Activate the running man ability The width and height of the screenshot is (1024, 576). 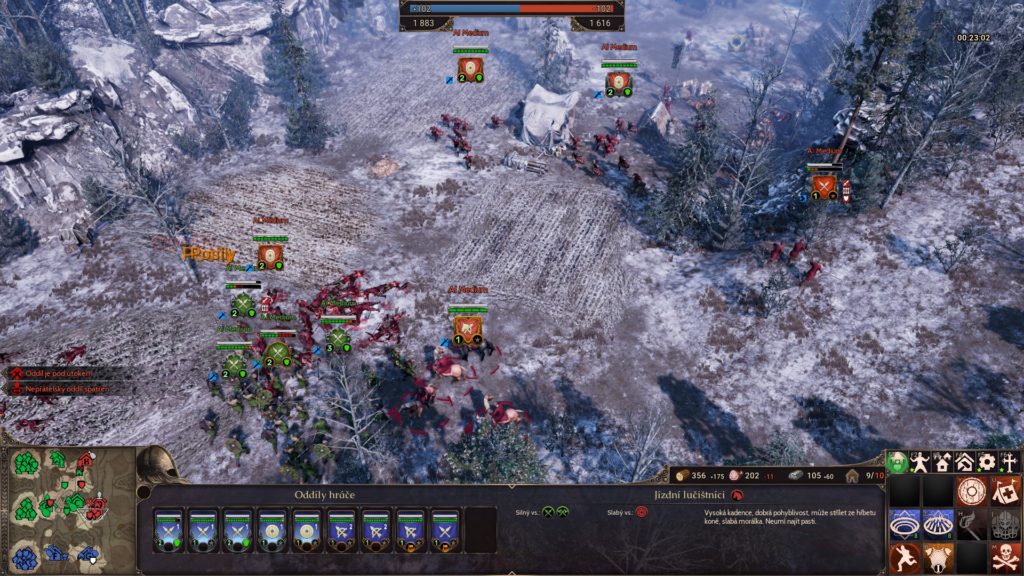(x=905, y=557)
